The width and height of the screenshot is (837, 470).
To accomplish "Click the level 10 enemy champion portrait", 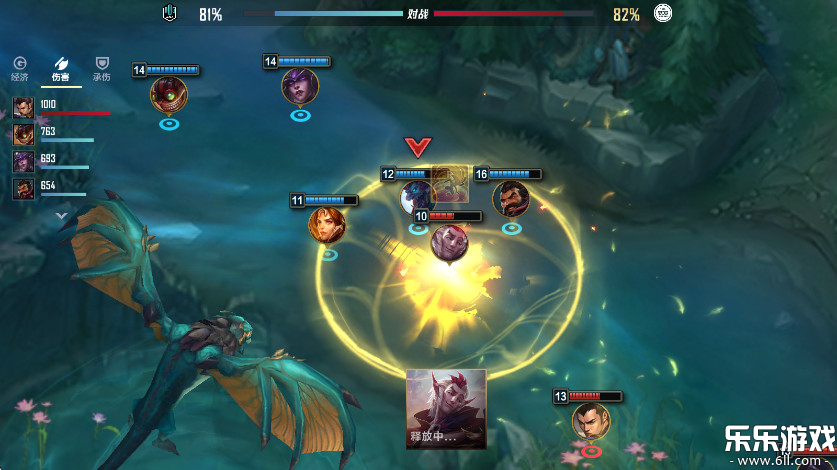I will (x=449, y=241).
